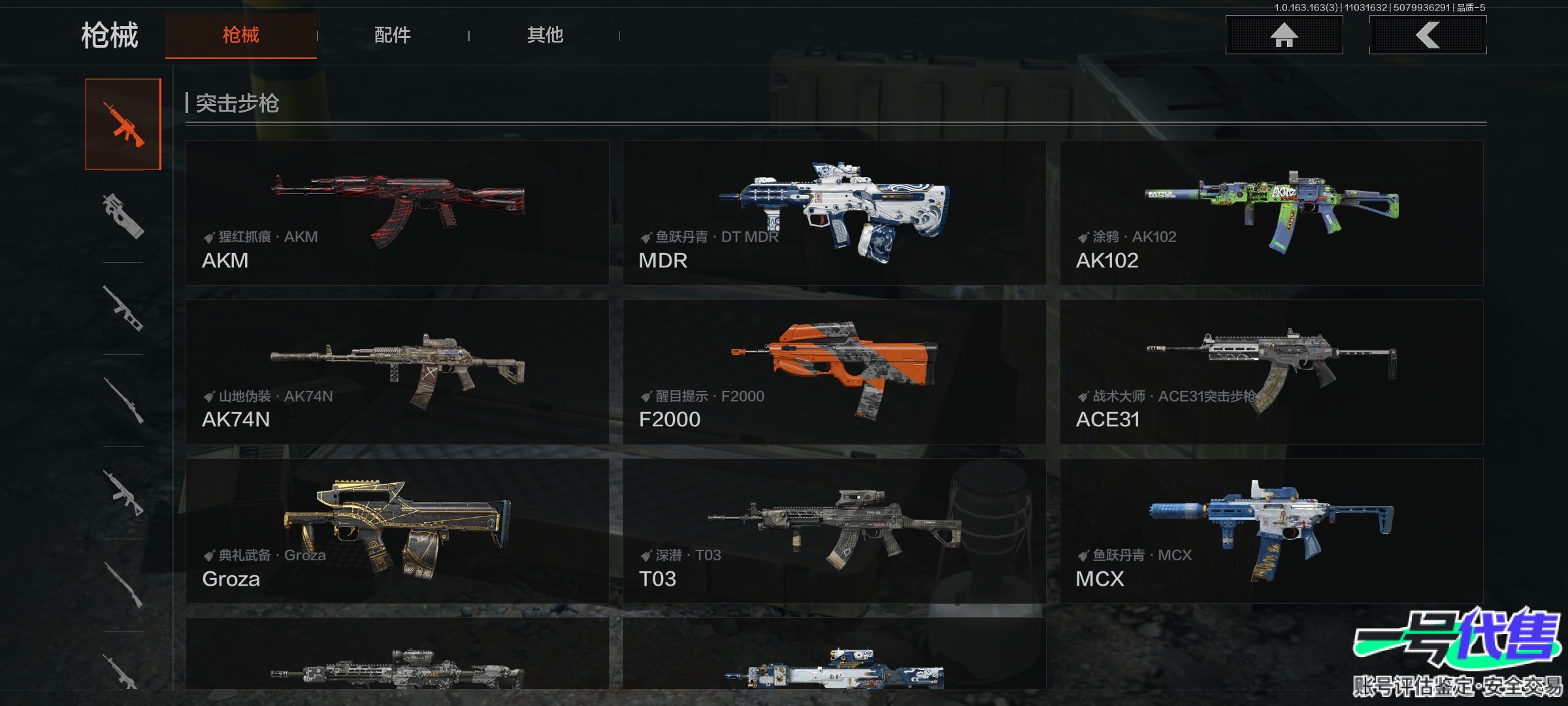Choose the P90 submachine gun category icon
Image resolution: width=1568 pixels, height=706 pixels.
coord(123,216)
